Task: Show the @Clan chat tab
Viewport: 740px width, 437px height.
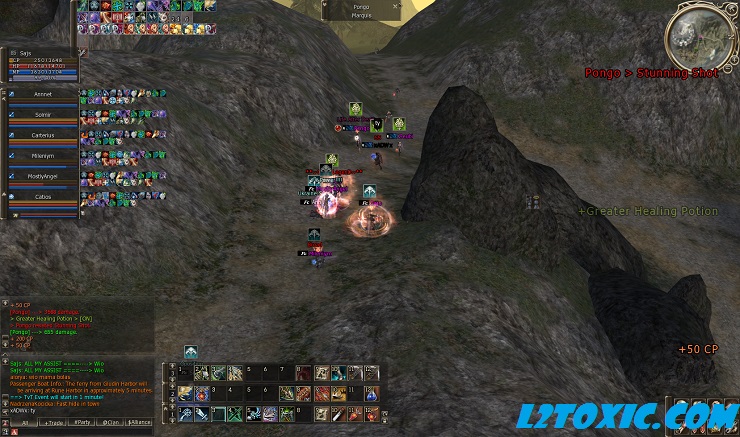Action: (x=110, y=423)
